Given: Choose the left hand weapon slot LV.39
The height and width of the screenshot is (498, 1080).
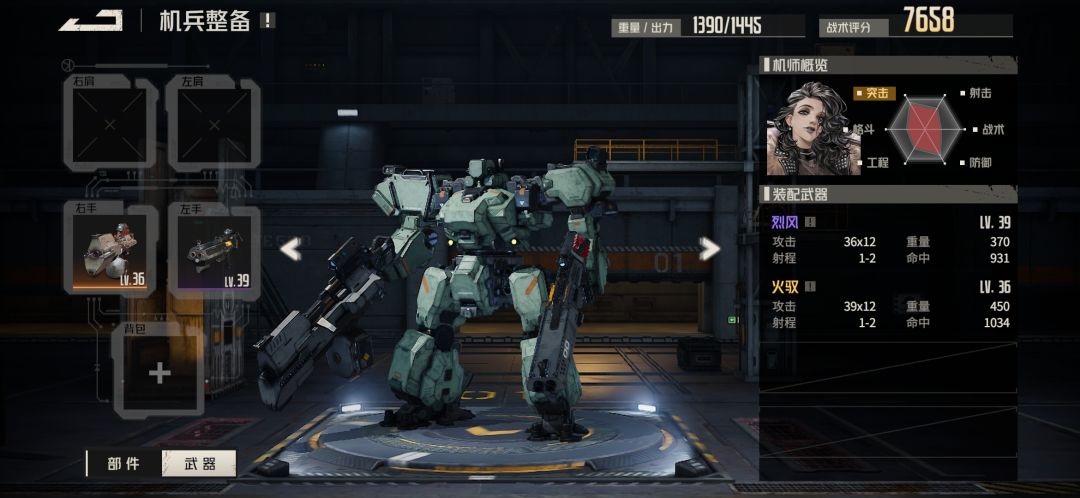Looking at the screenshot, I should pos(214,250).
